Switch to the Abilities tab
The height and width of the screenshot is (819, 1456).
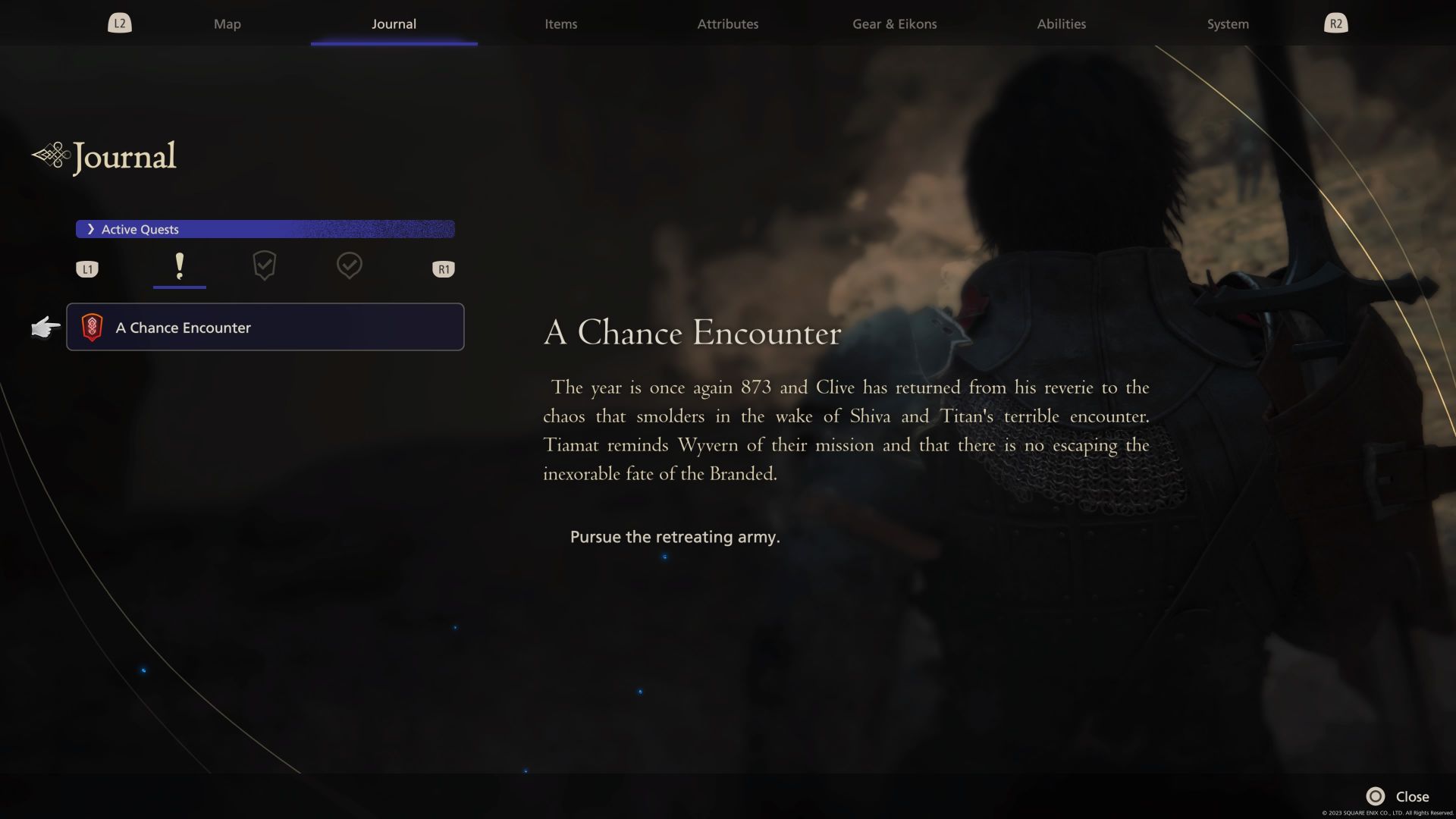pos(1061,24)
